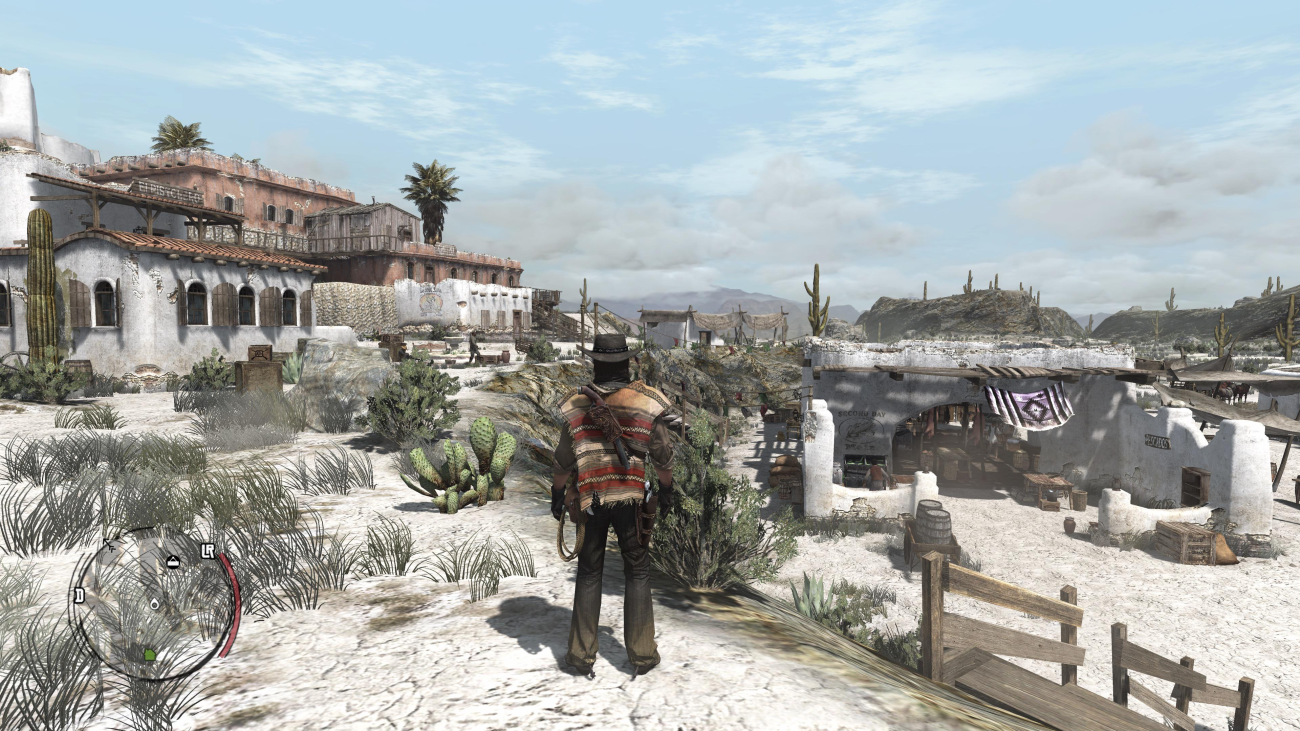Click the black round shop marker on minimap

tap(172, 562)
